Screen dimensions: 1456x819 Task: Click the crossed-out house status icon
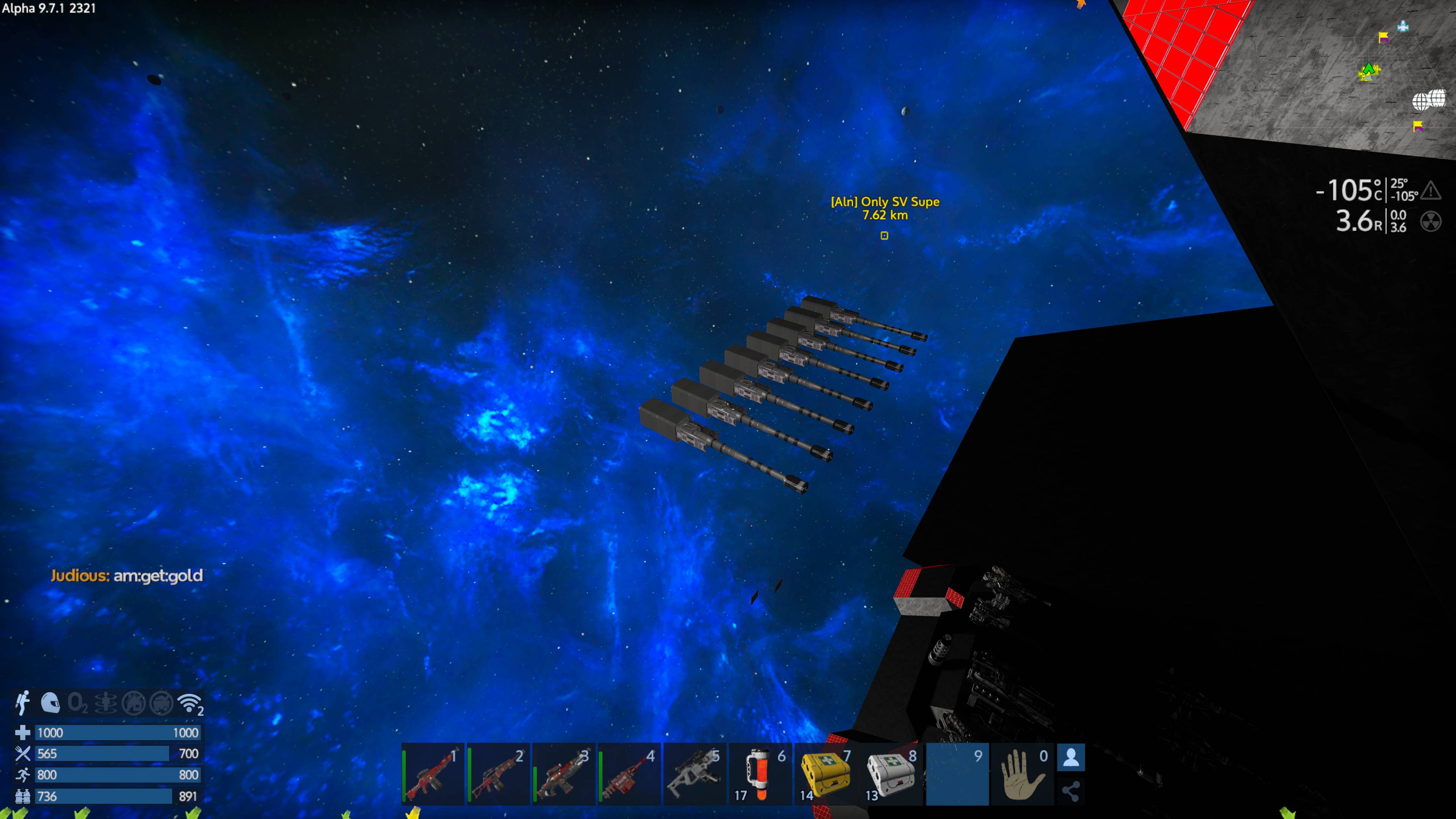pos(133,703)
